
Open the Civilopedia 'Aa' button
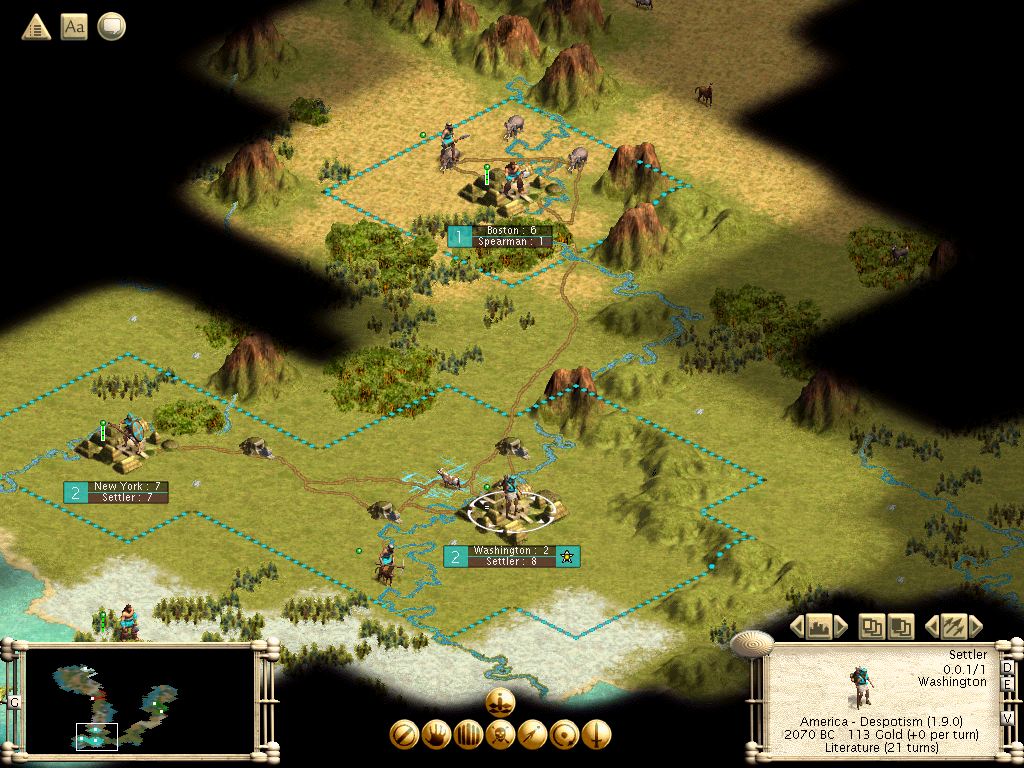click(x=74, y=26)
